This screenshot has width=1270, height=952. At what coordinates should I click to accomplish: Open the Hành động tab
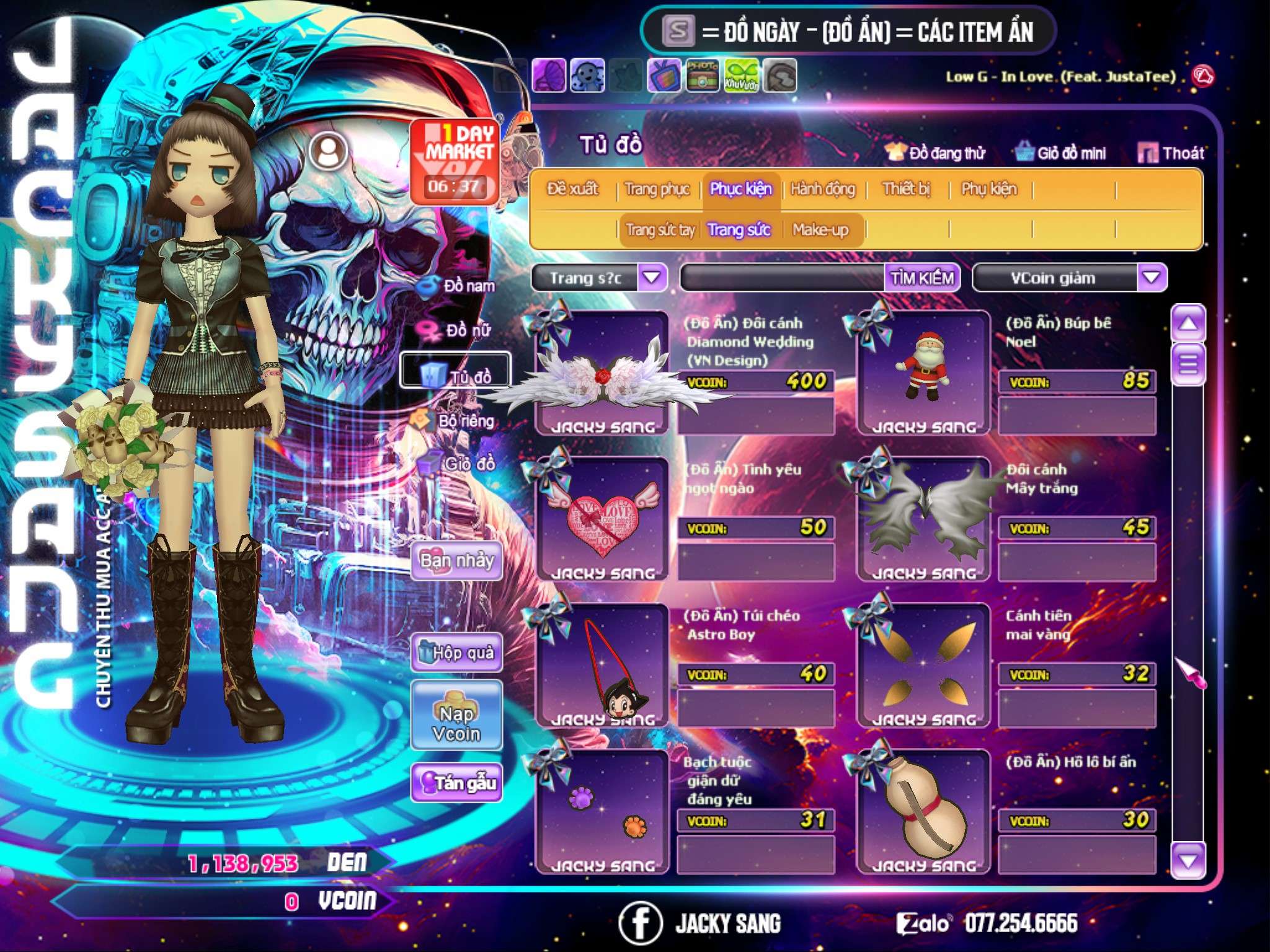coord(822,189)
